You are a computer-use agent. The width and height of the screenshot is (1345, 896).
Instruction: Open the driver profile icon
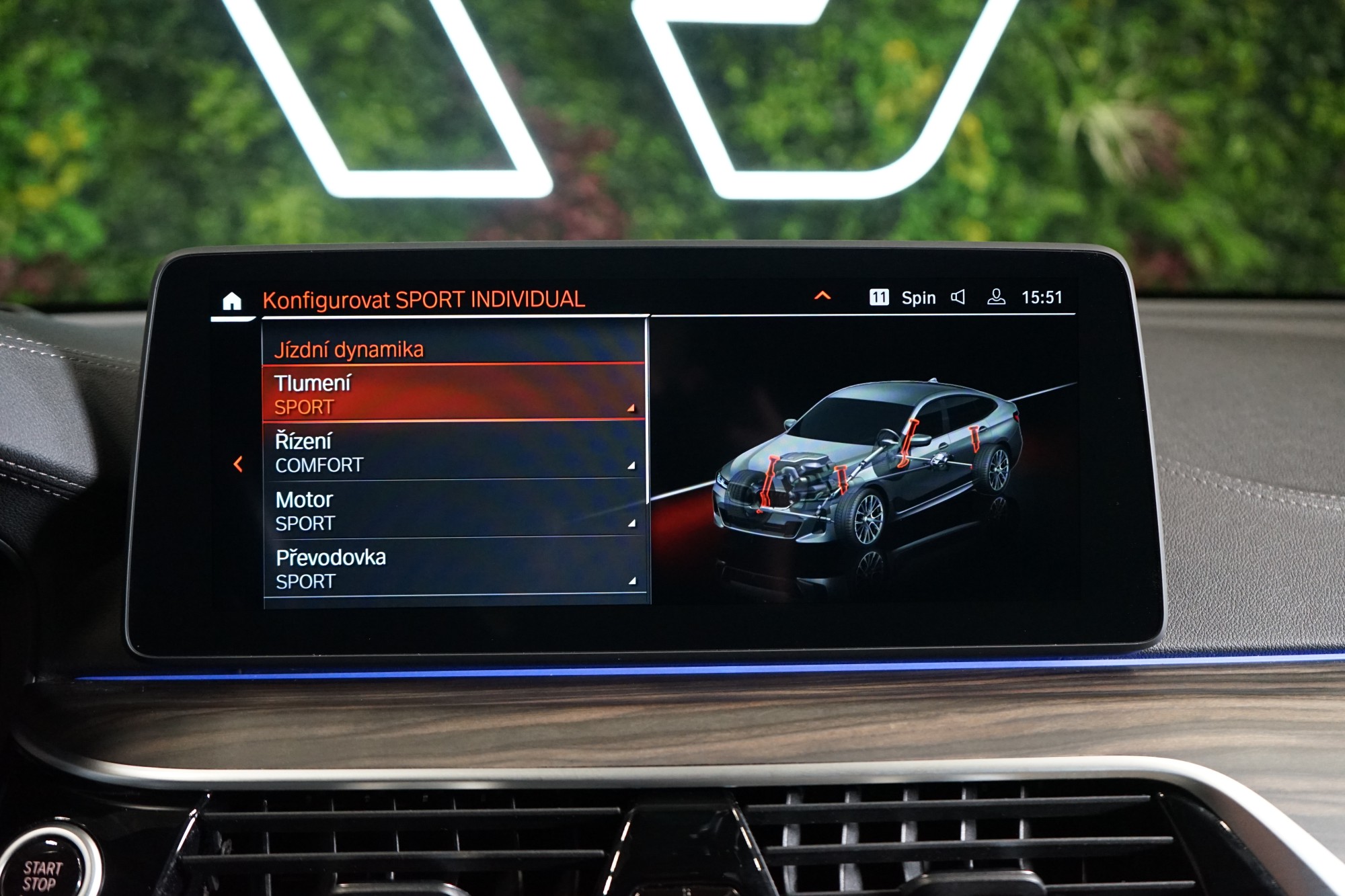click(x=996, y=297)
